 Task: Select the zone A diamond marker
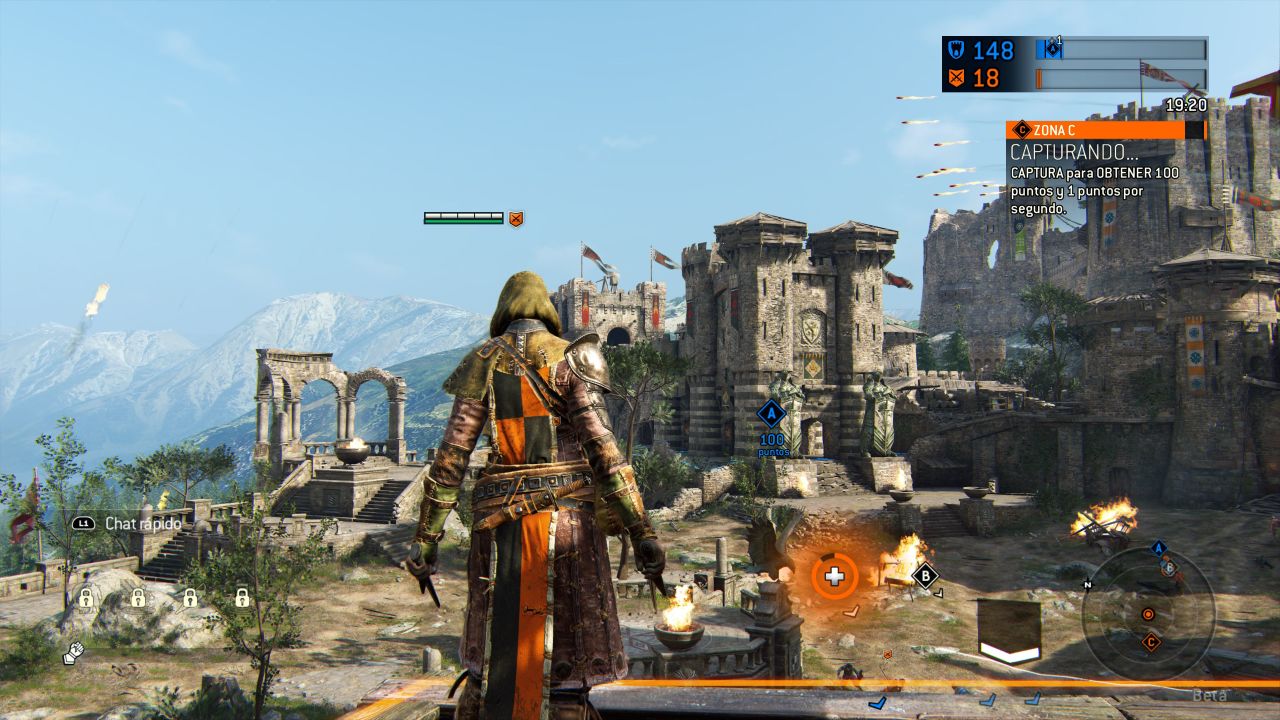(771, 414)
